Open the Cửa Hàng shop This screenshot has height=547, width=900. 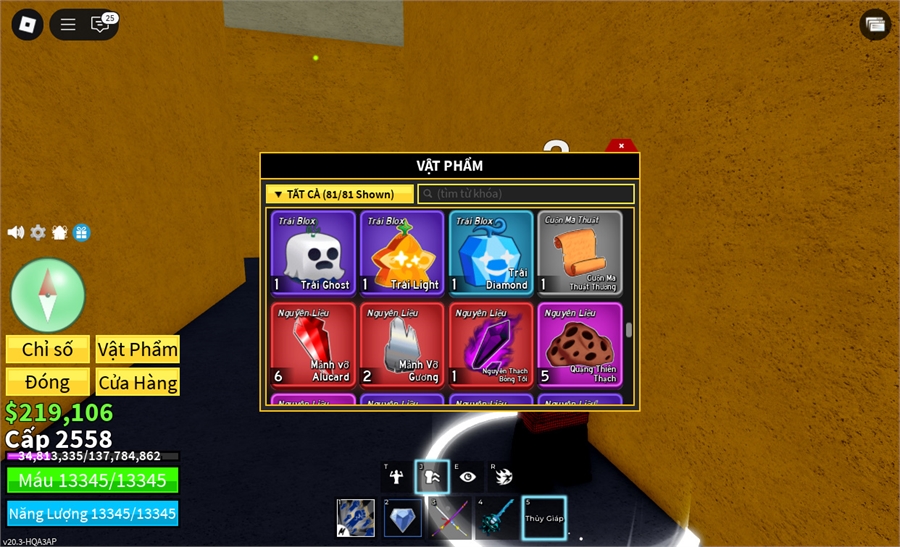(x=138, y=382)
